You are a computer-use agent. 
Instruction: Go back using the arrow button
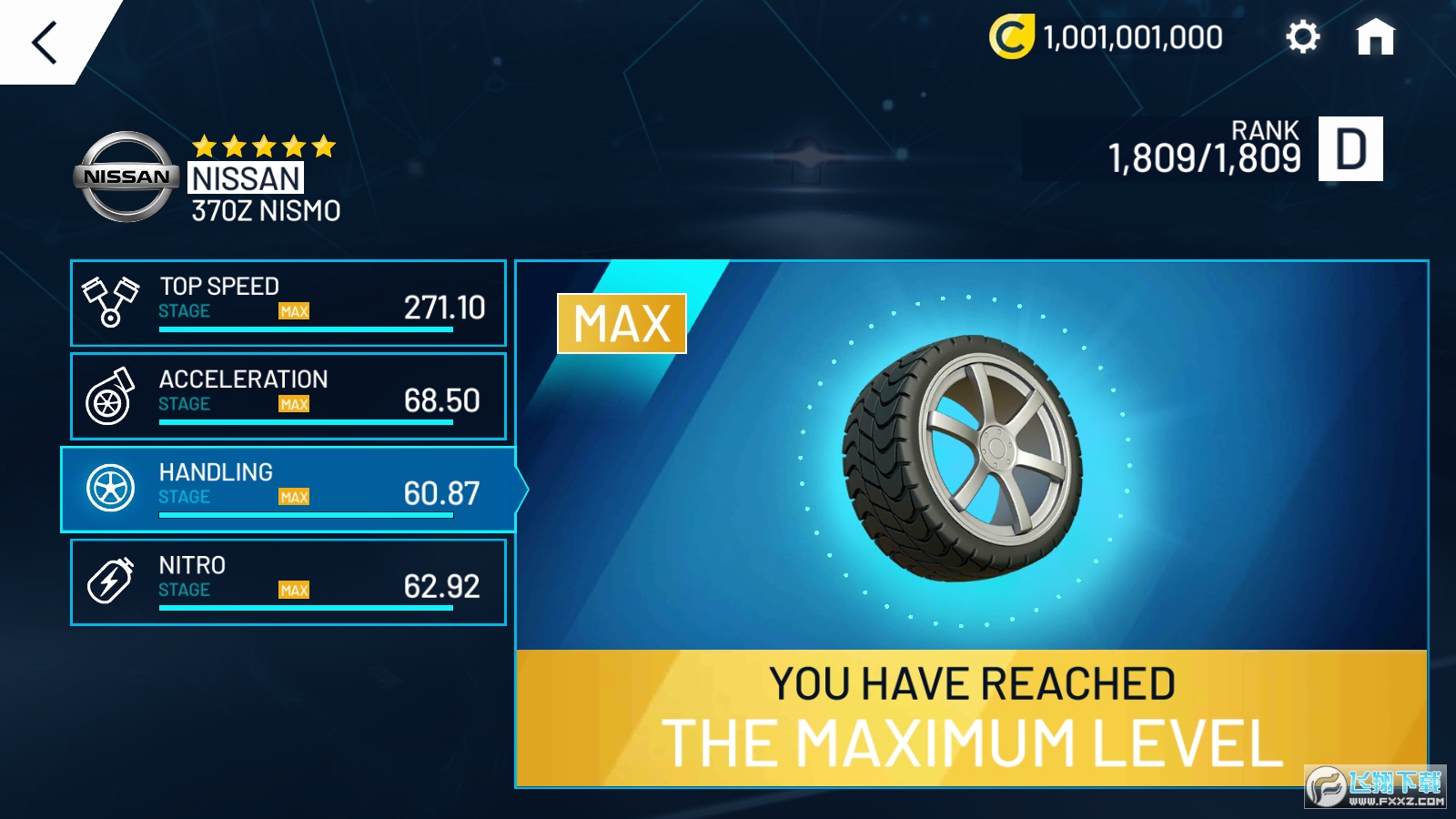(x=45, y=42)
